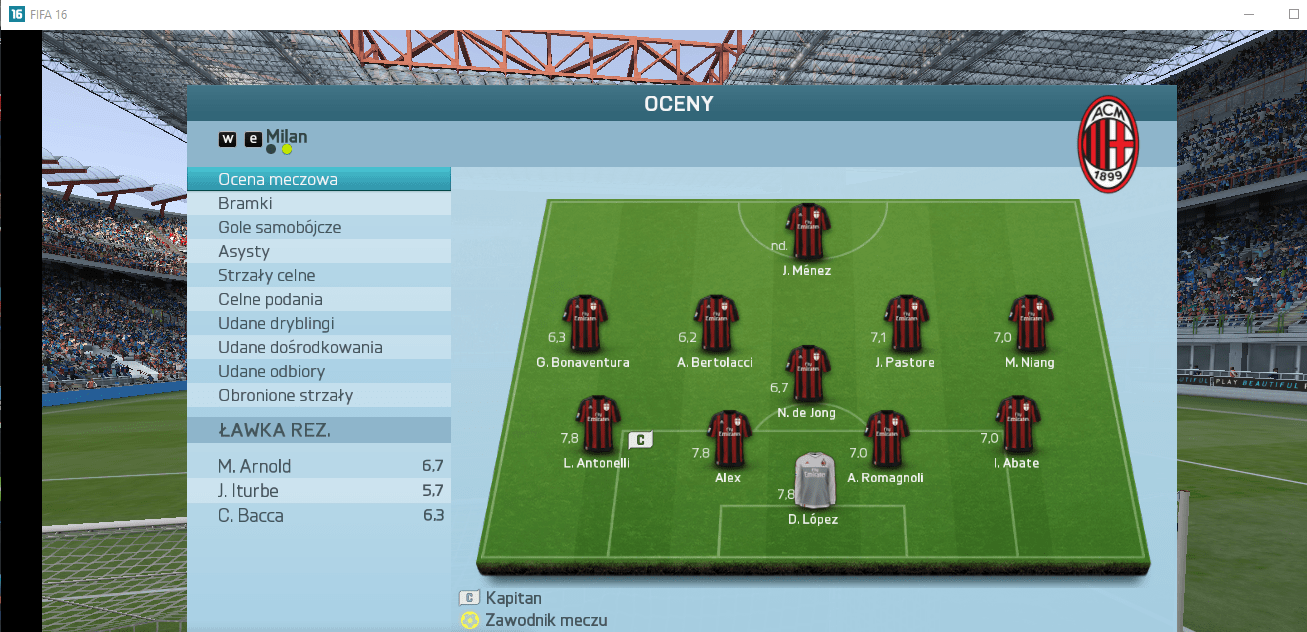Pick captain L. Antonelli's shirt
Viewport: 1307px width, 632px height.
tap(598, 424)
